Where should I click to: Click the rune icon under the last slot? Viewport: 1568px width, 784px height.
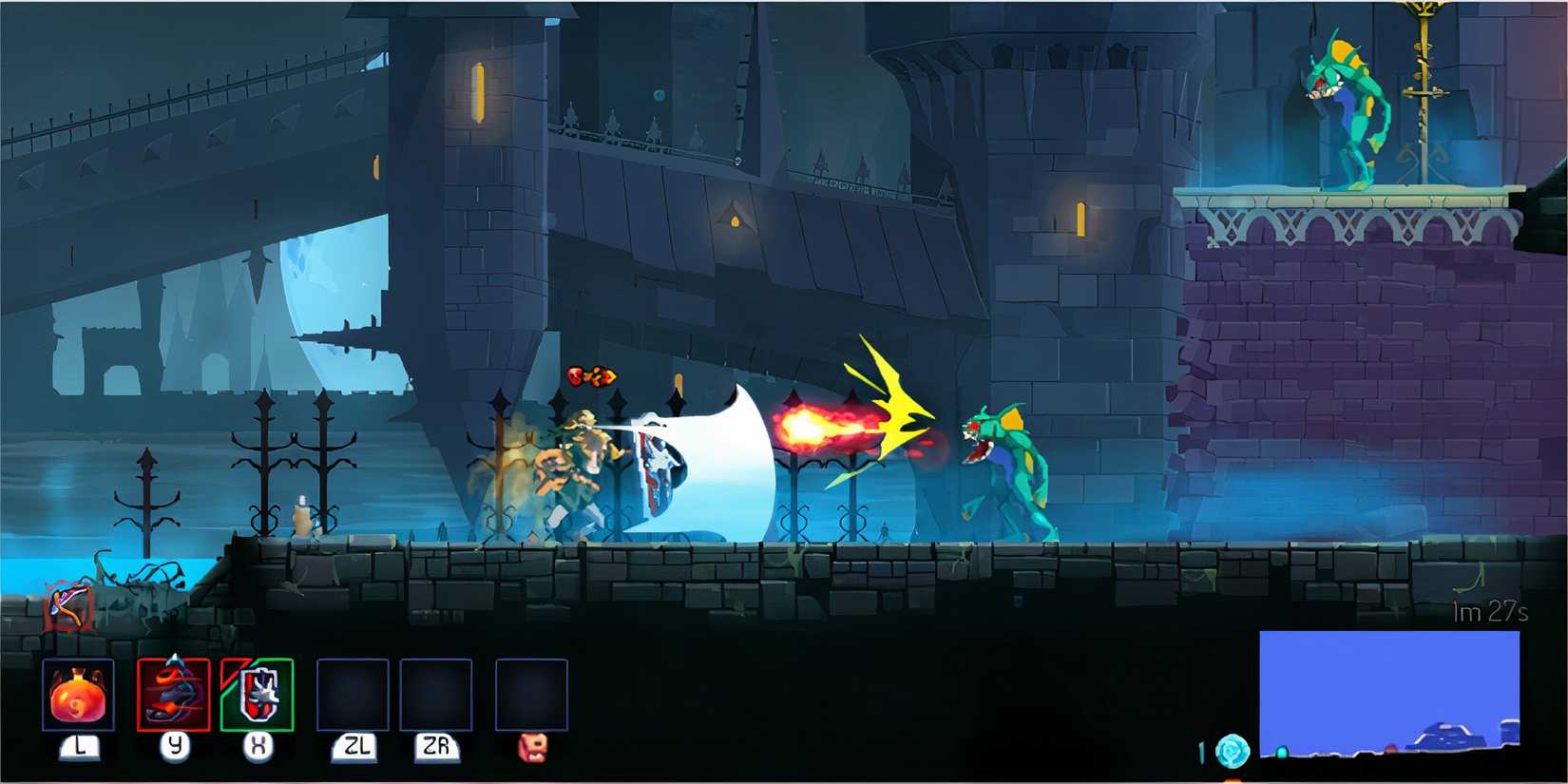click(x=530, y=750)
